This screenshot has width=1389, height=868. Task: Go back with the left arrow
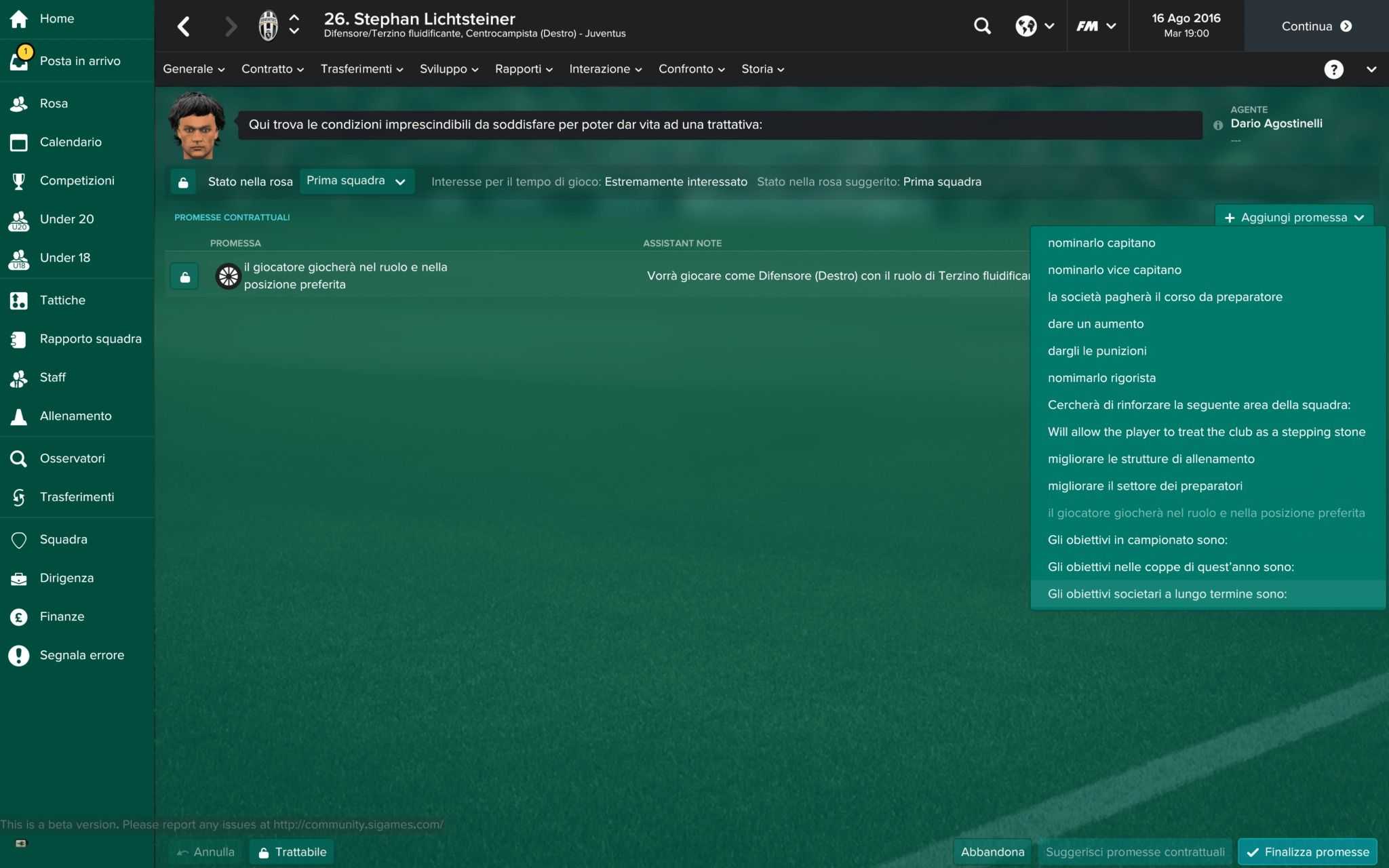[x=183, y=26]
